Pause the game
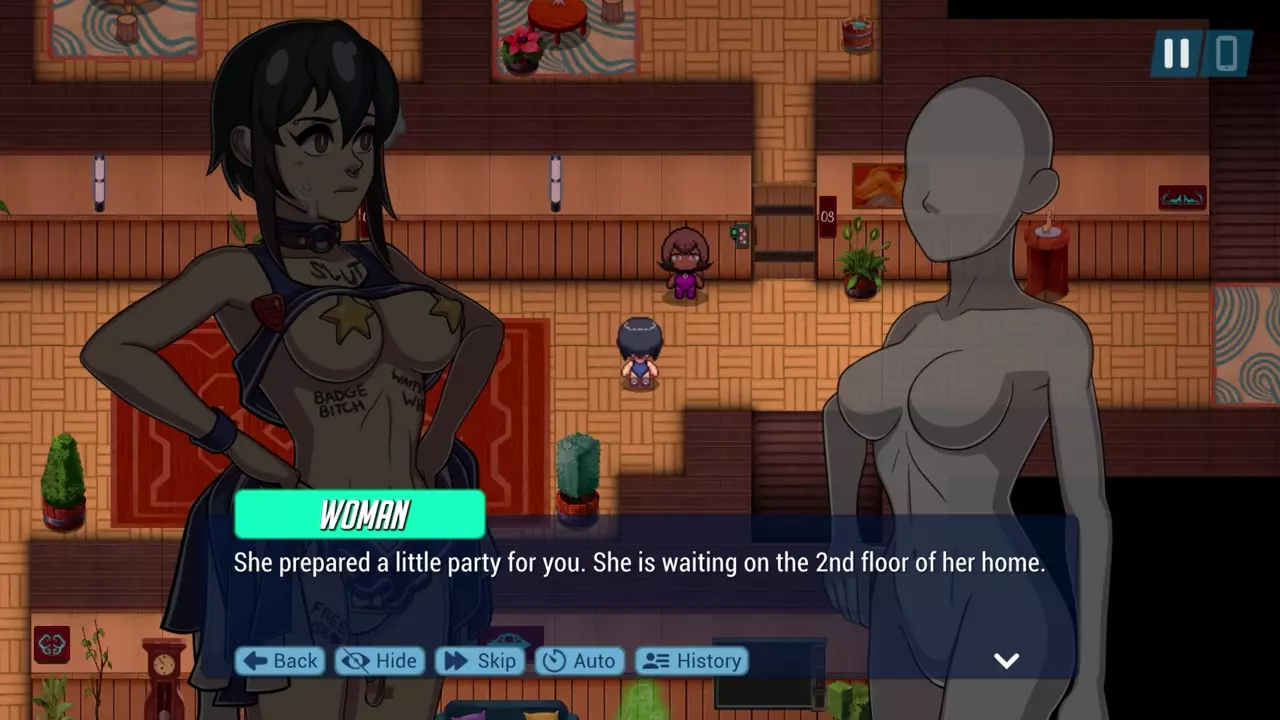The image size is (1280, 720). (1176, 54)
